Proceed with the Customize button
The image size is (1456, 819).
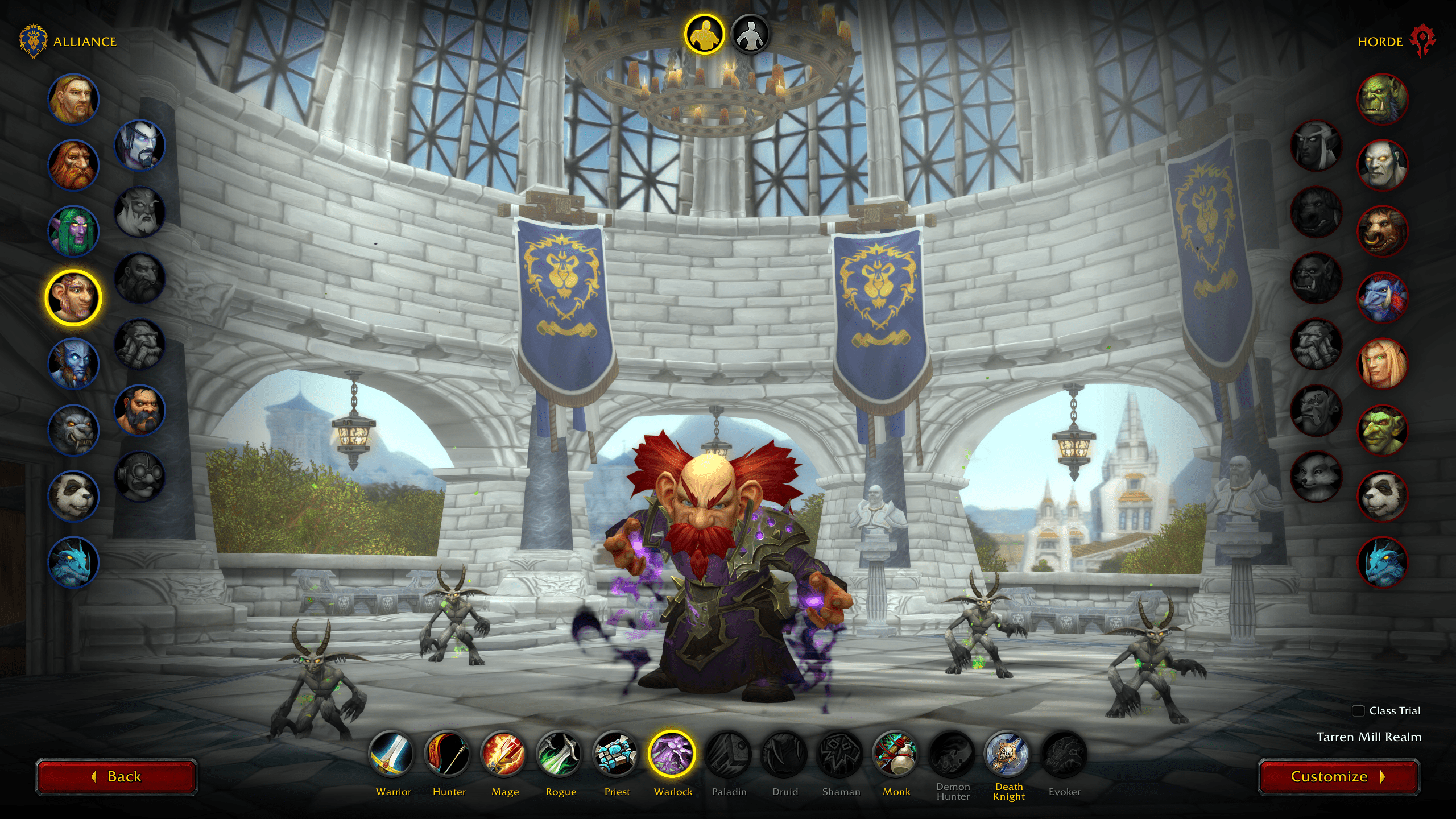[x=1338, y=777]
